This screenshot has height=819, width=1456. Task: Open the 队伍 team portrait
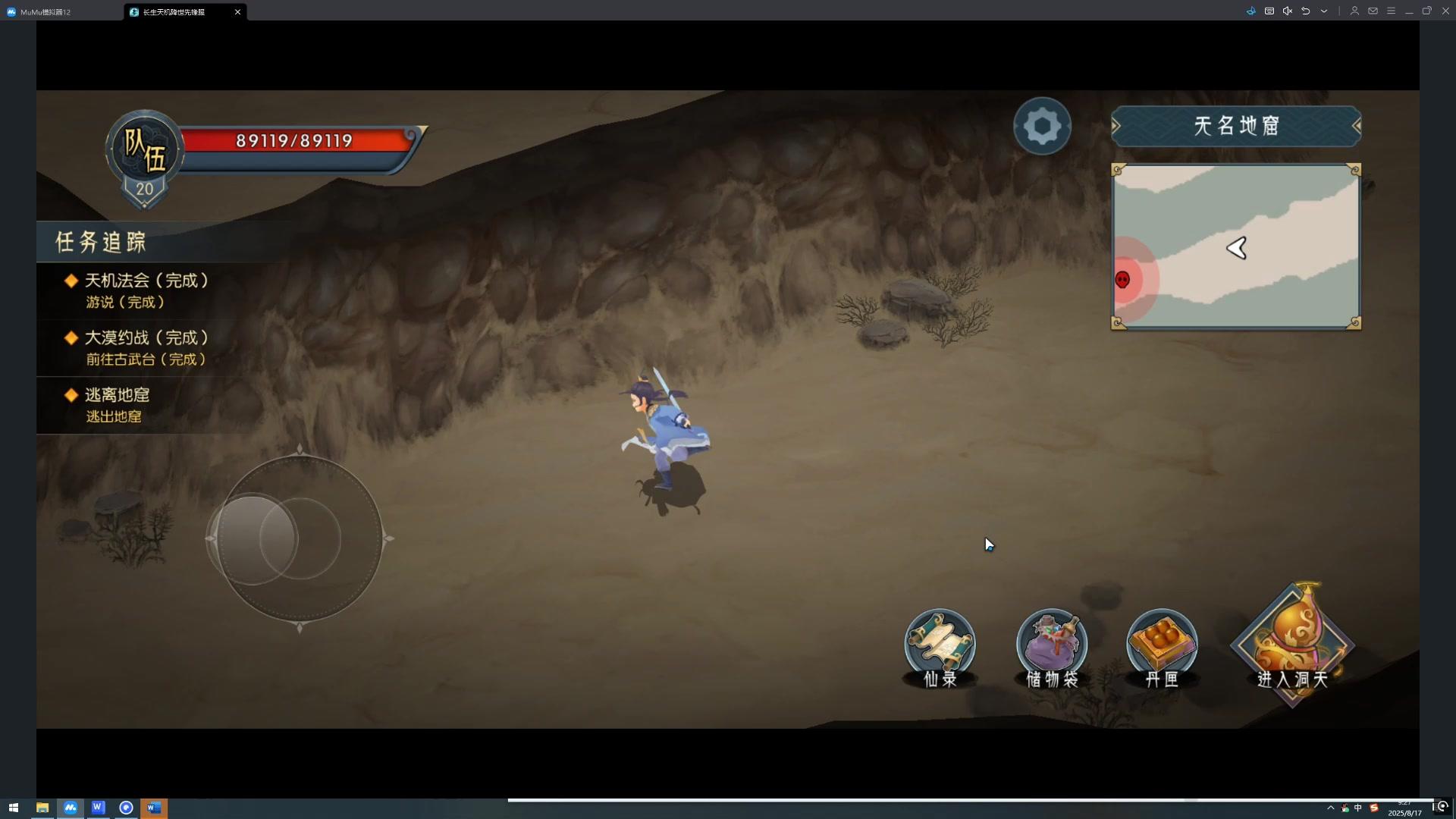click(x=144, y=150)
